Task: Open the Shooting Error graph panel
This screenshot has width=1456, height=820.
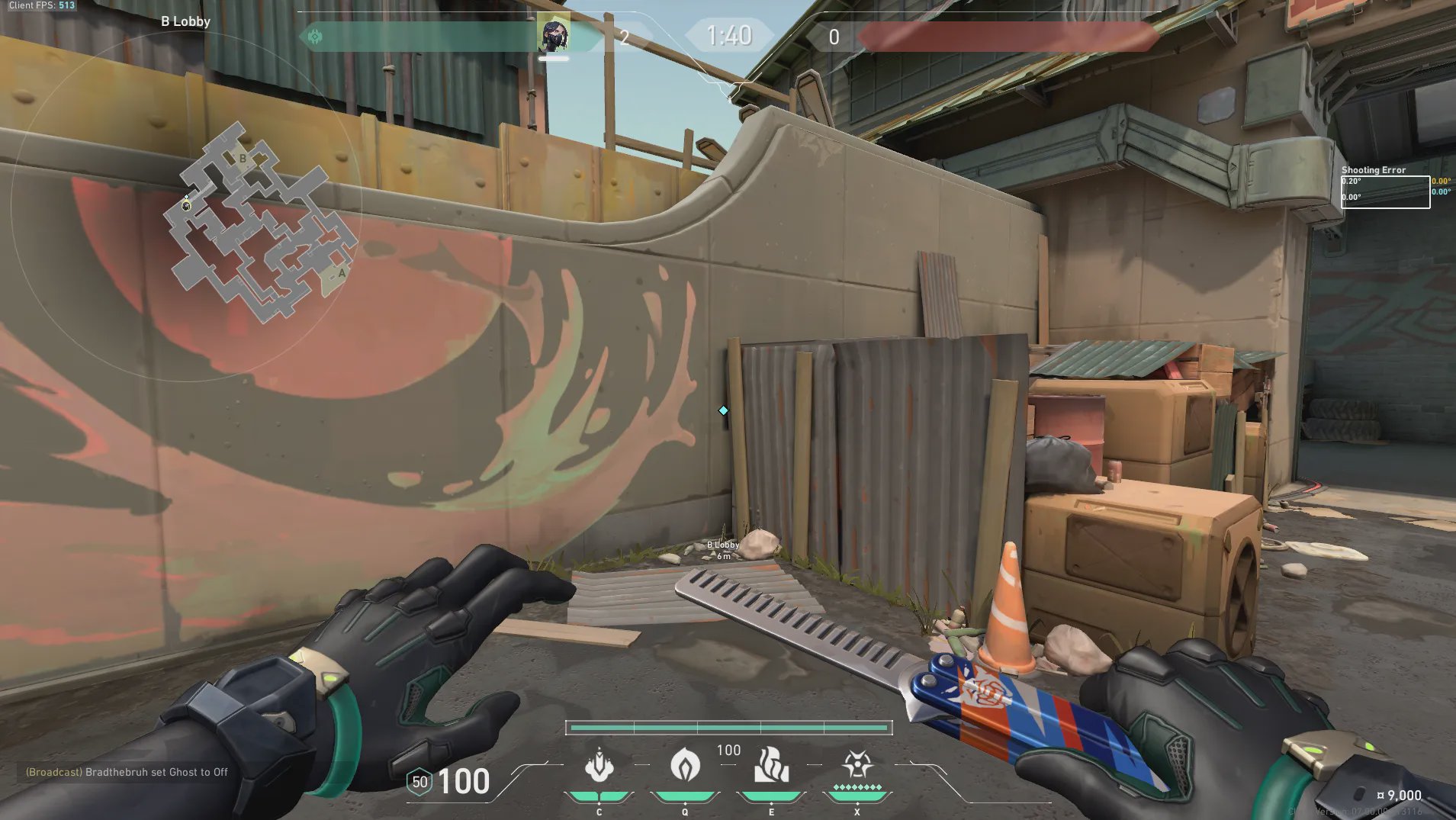Action: [x=1385, y=191]
